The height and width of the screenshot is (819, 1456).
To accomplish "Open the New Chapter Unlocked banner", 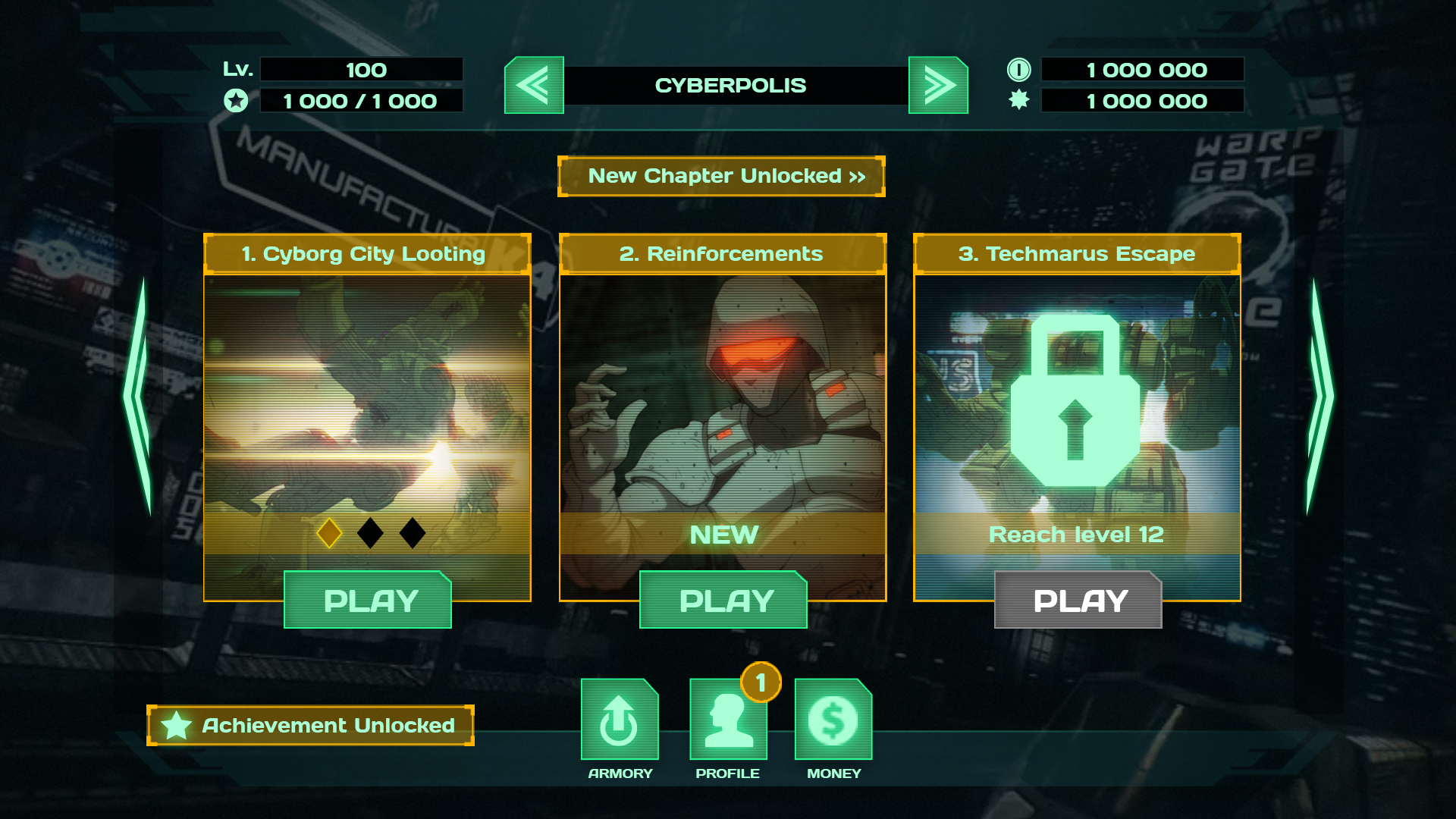I will coord(721,176).
